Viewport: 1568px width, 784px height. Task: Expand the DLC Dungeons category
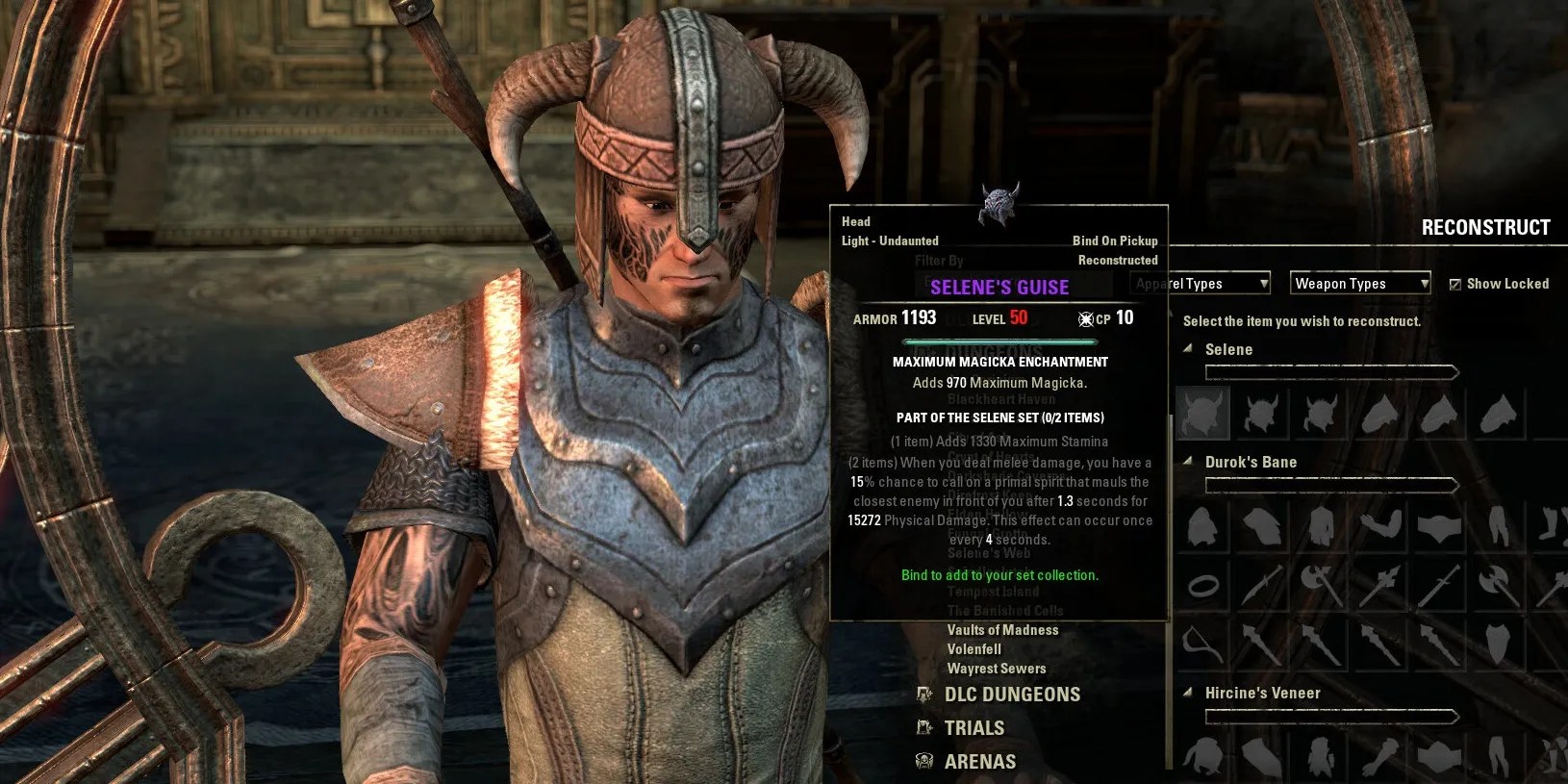click(1012, 695)
